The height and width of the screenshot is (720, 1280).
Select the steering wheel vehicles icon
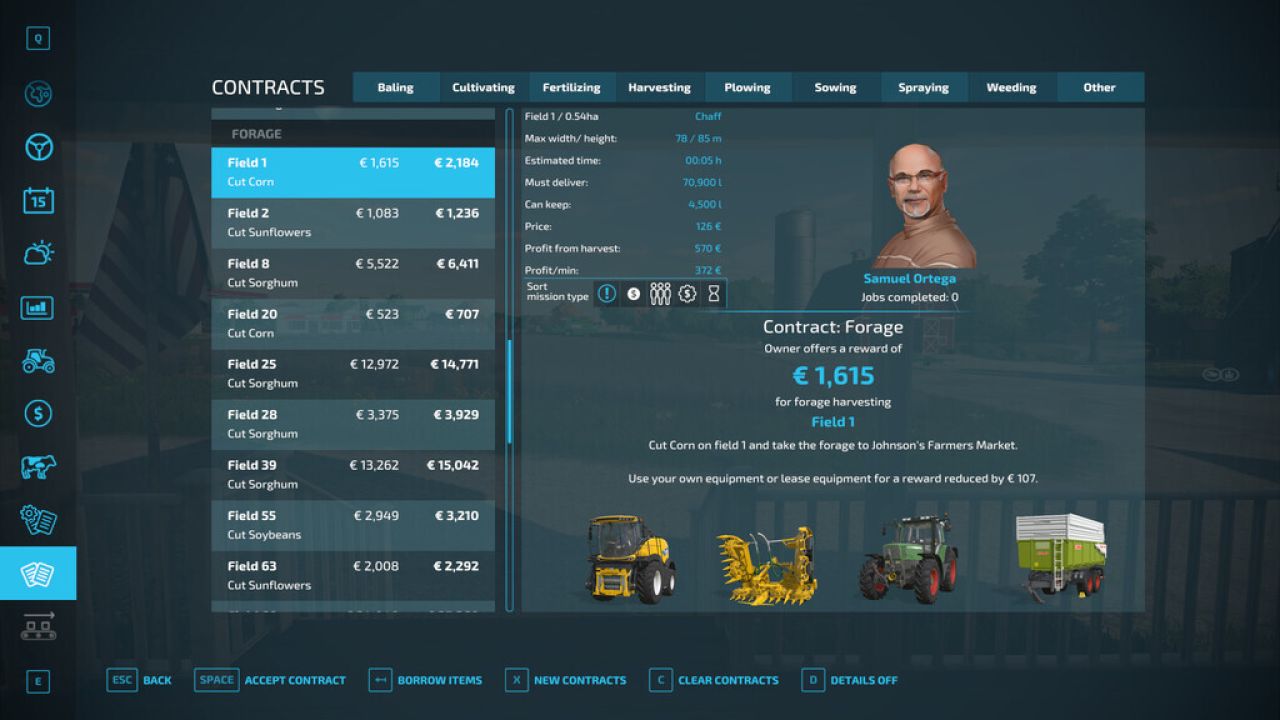[38, 146]
